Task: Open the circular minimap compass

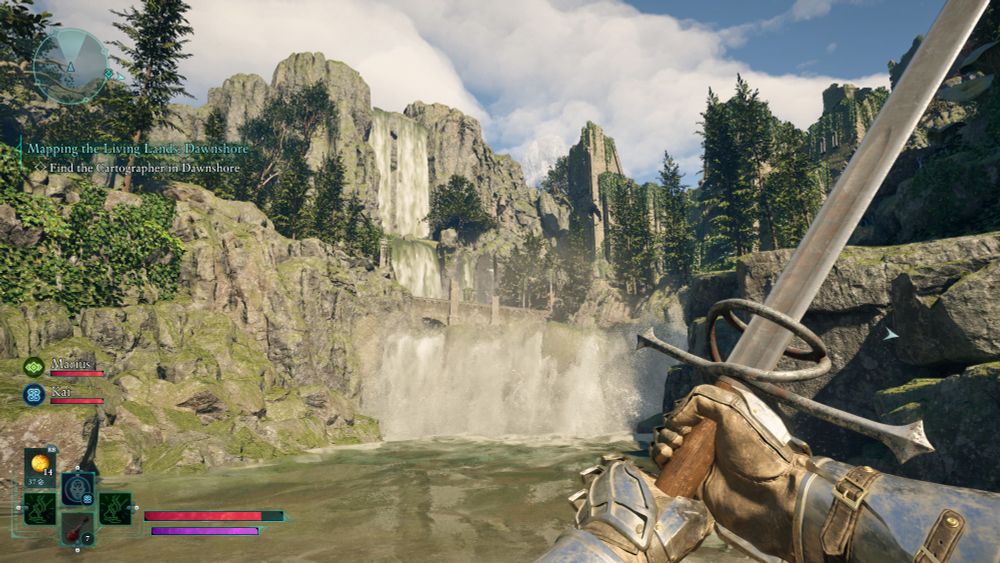Action: pyautogui.click(x=69, y=66)
